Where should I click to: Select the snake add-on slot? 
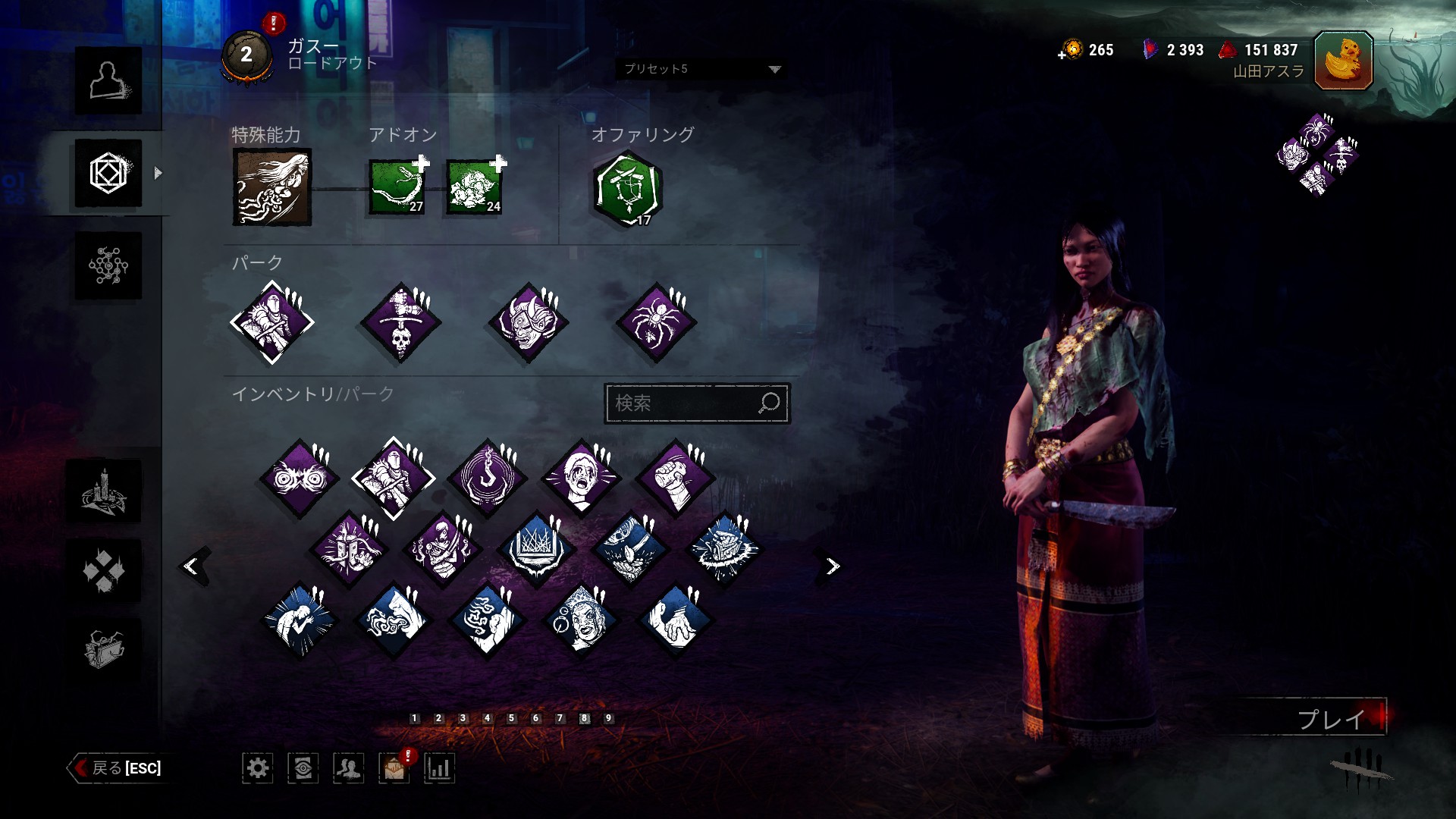397,187
